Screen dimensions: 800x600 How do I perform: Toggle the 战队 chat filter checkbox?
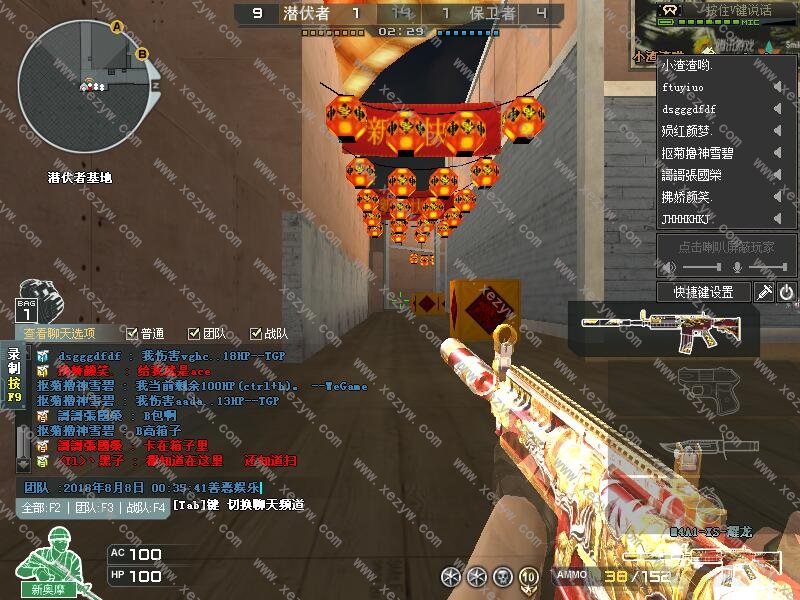point(256,334)
